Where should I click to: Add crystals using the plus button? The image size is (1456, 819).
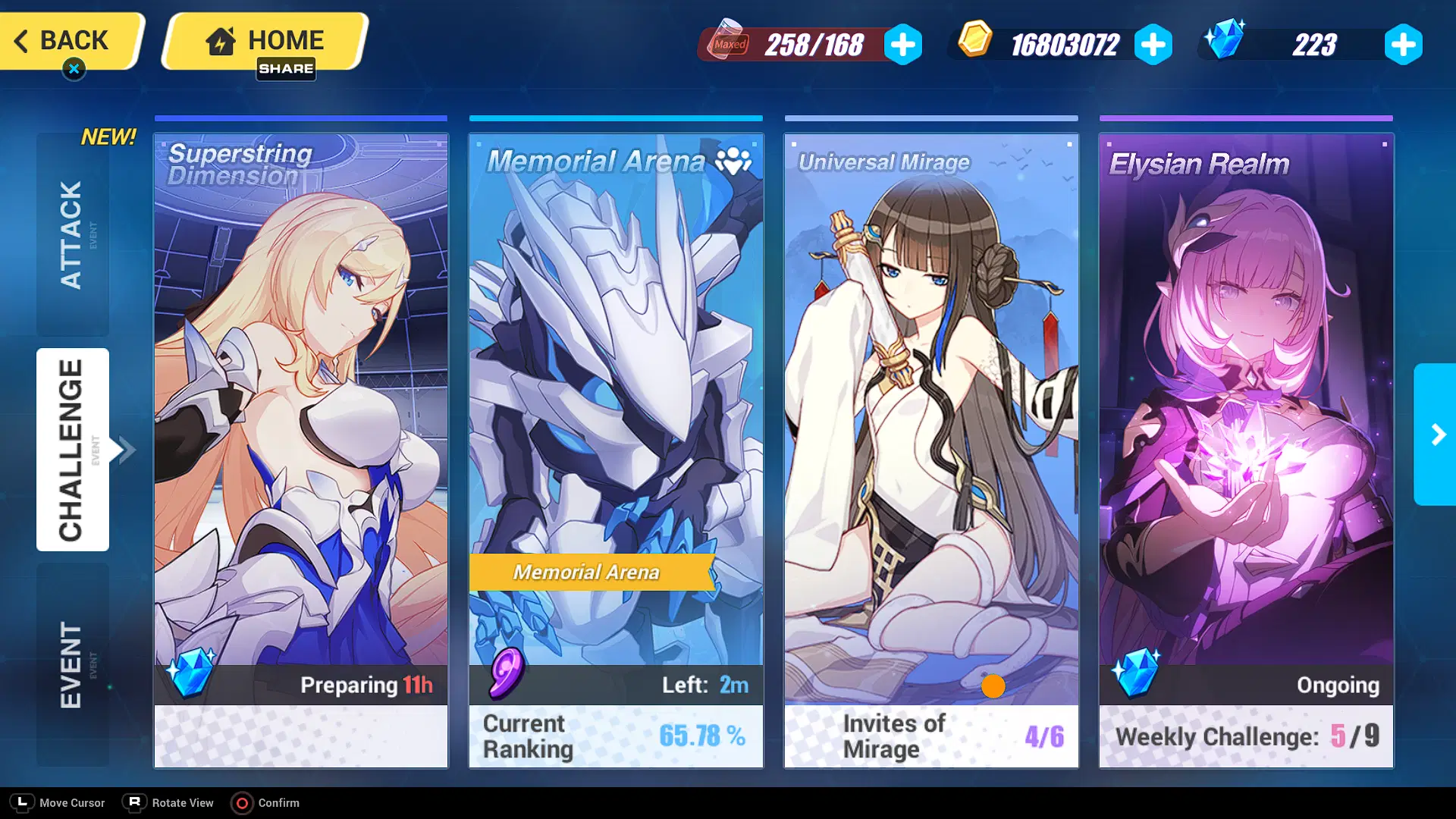(x=1403, y=44)
